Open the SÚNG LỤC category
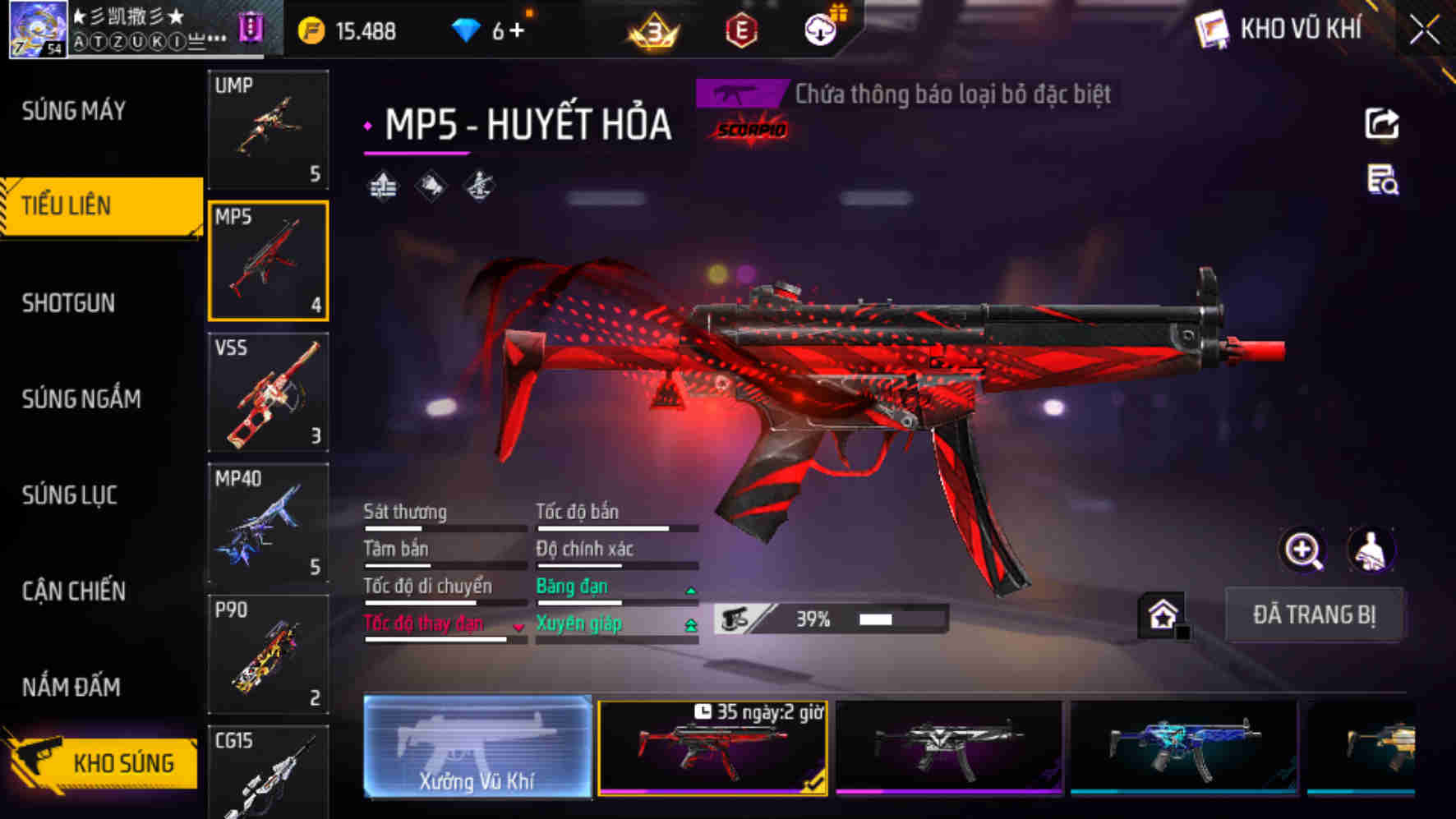The image size is (1456, 819). 70,495
